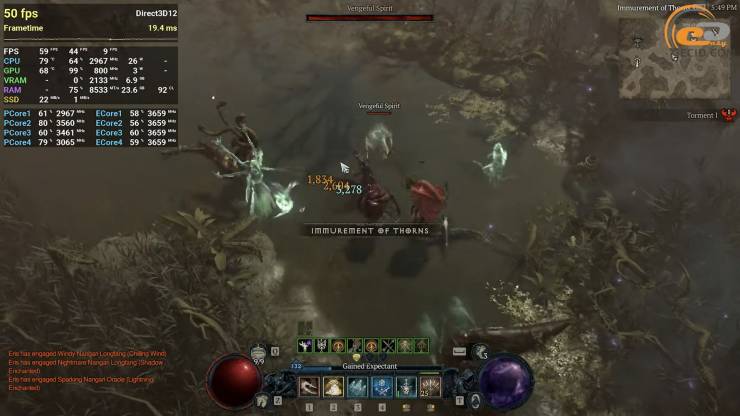Screen dimensions: 740x416
Task: Select the fifth skill slot on the action bar
Action: [x=406, y=386]
